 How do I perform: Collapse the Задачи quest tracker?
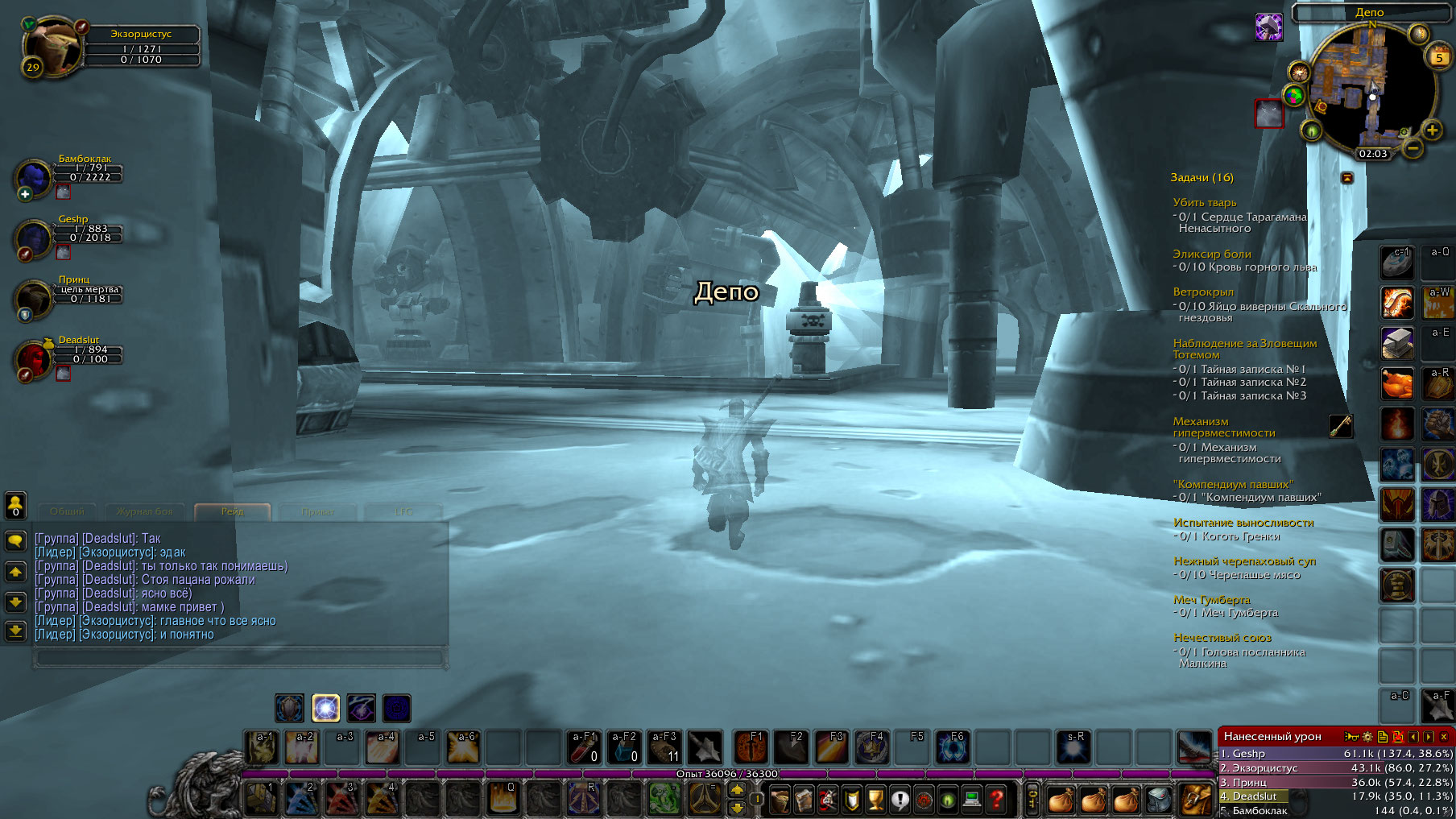(1346, 177)
